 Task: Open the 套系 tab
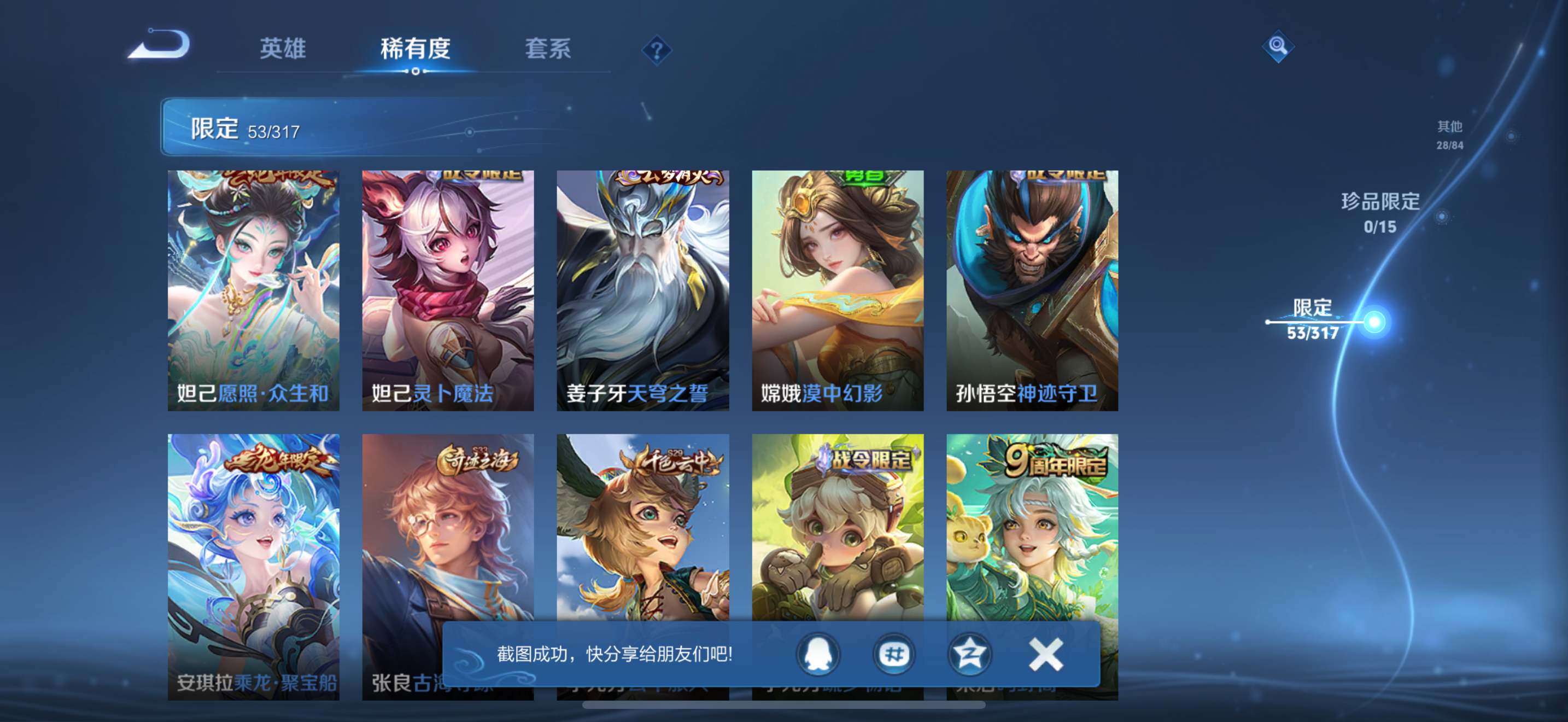coord(548,49)
